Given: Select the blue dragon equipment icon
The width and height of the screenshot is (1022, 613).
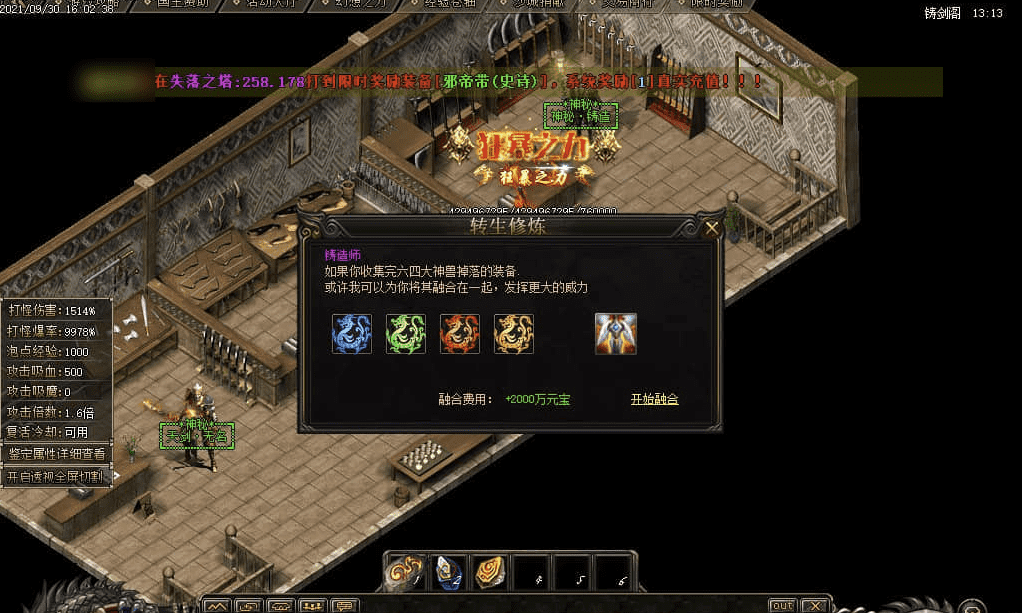Looking at the screenshot, I should [352, 334].
